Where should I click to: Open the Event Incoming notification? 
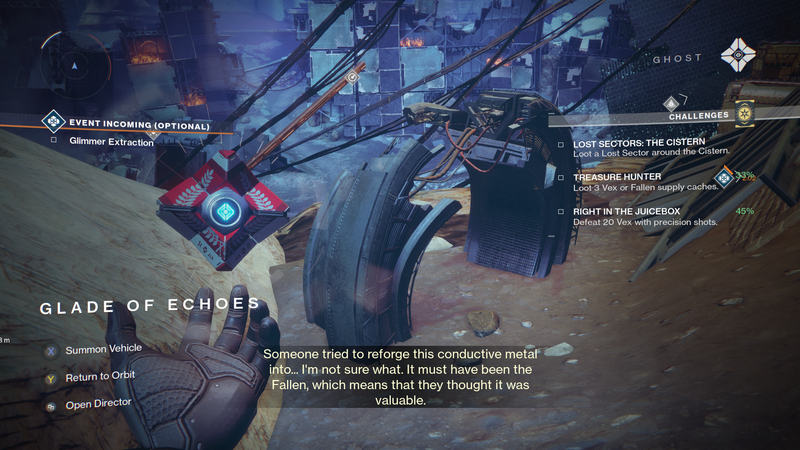[139, 125]
